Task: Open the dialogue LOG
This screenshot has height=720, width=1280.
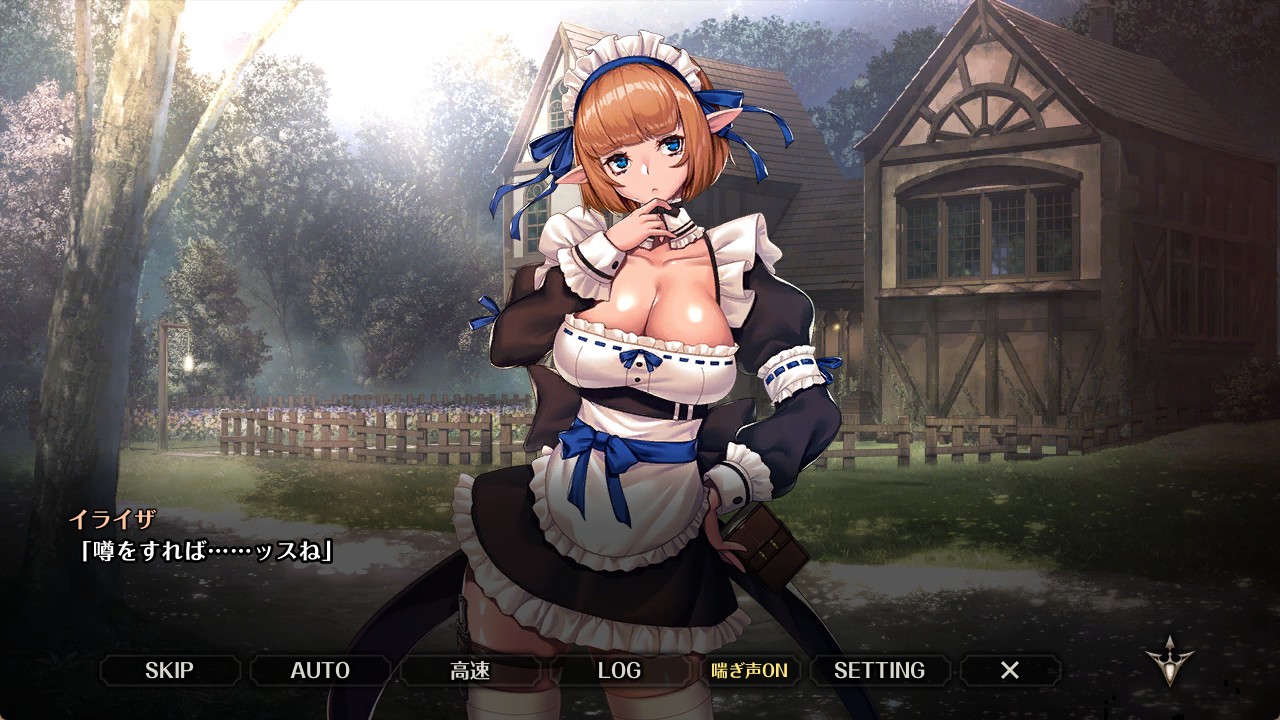Action: (619, 670)
